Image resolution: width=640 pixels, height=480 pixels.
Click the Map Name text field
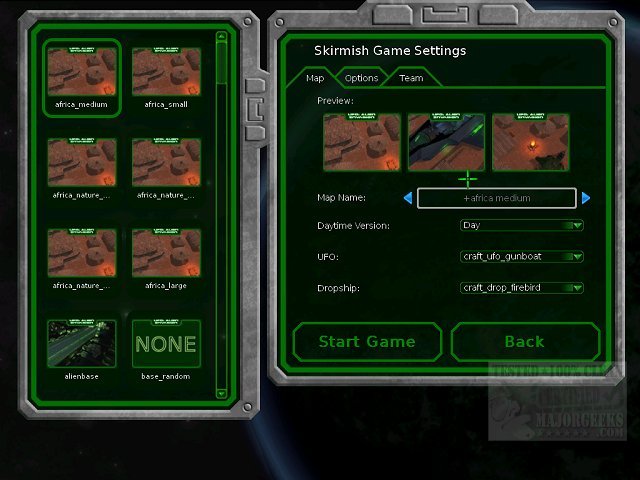[496, 198]
